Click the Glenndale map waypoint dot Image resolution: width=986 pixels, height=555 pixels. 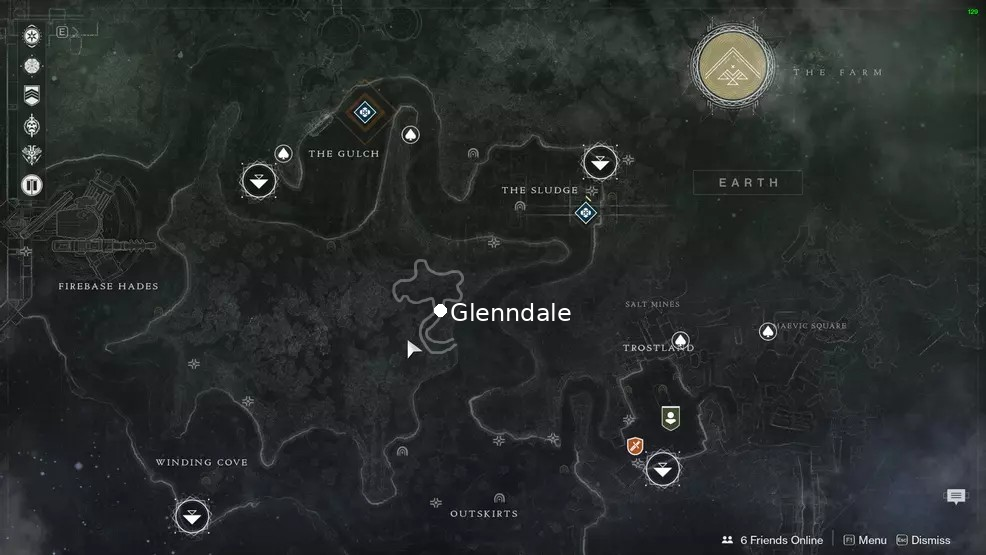point(440,311)
